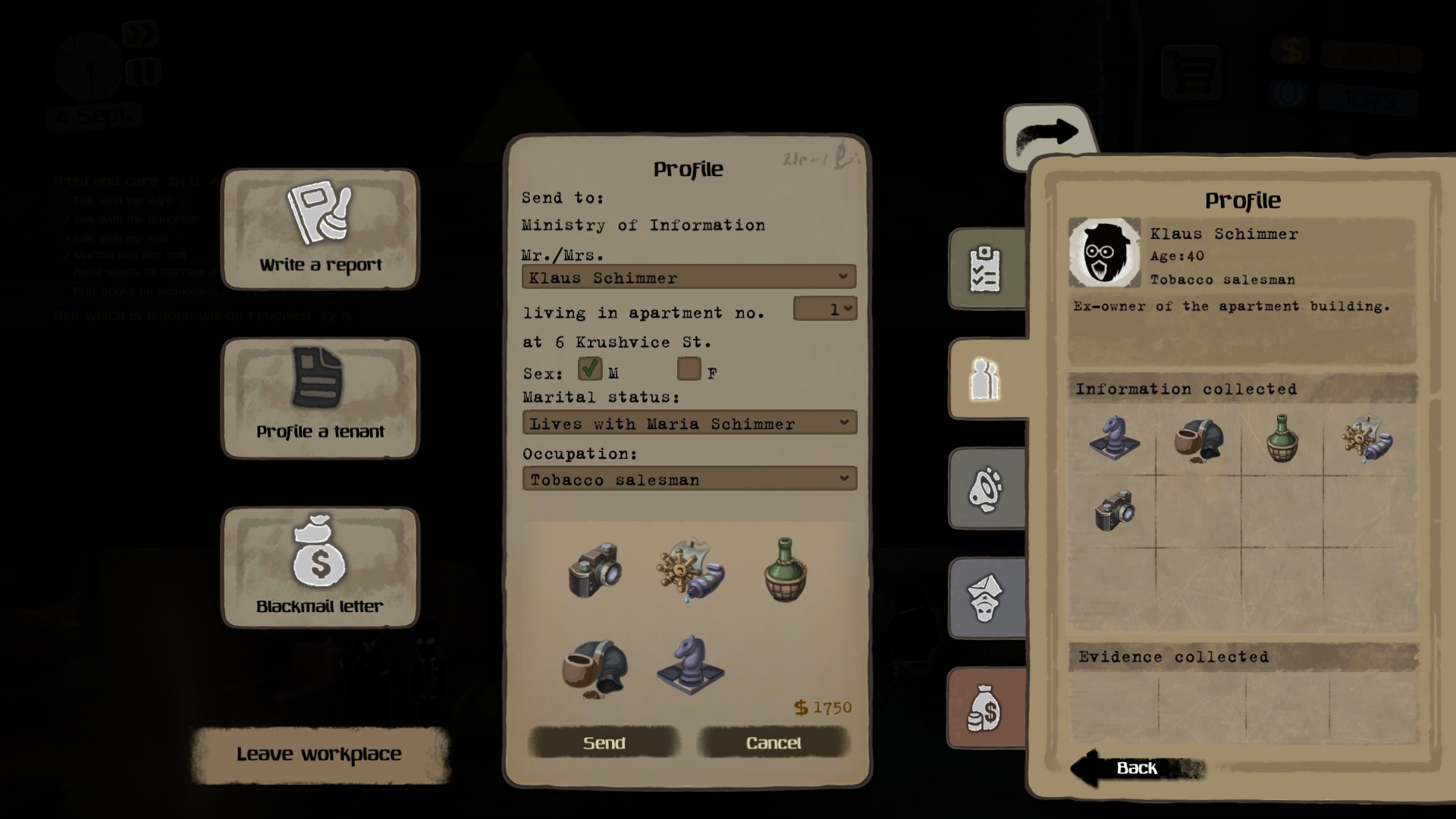
Task: Send the profile to the Ministry
Action: 604,742
